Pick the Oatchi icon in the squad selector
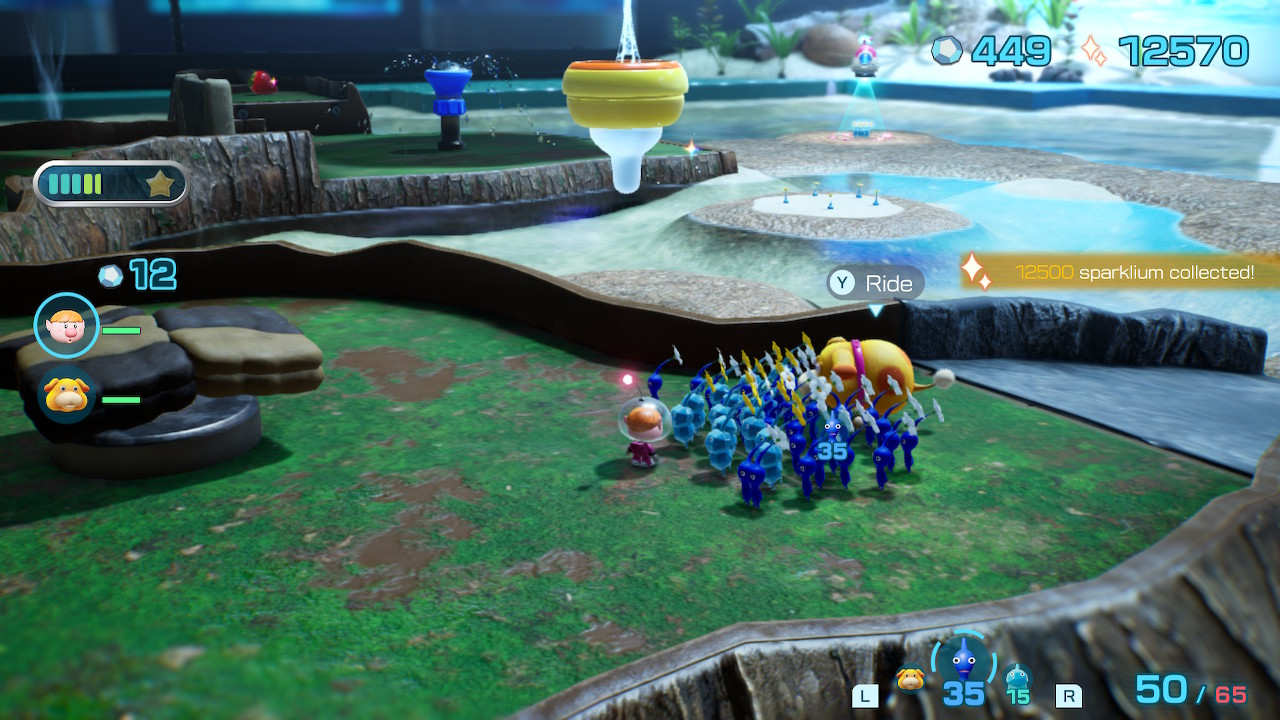Image resolution: width=1280 pixels, height=720 pixels. click(x=909, y=679)
